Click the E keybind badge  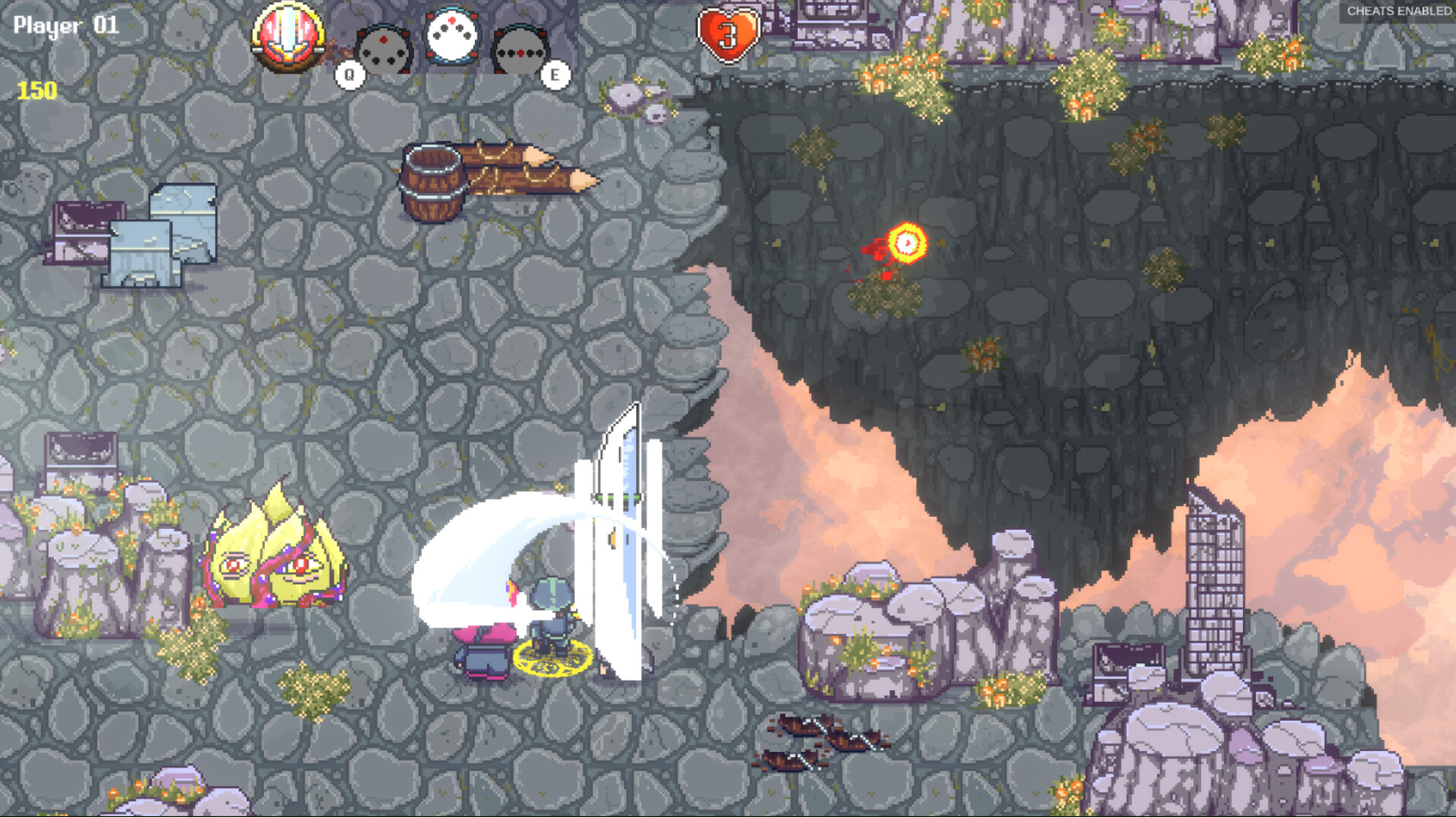click(556, 74)
